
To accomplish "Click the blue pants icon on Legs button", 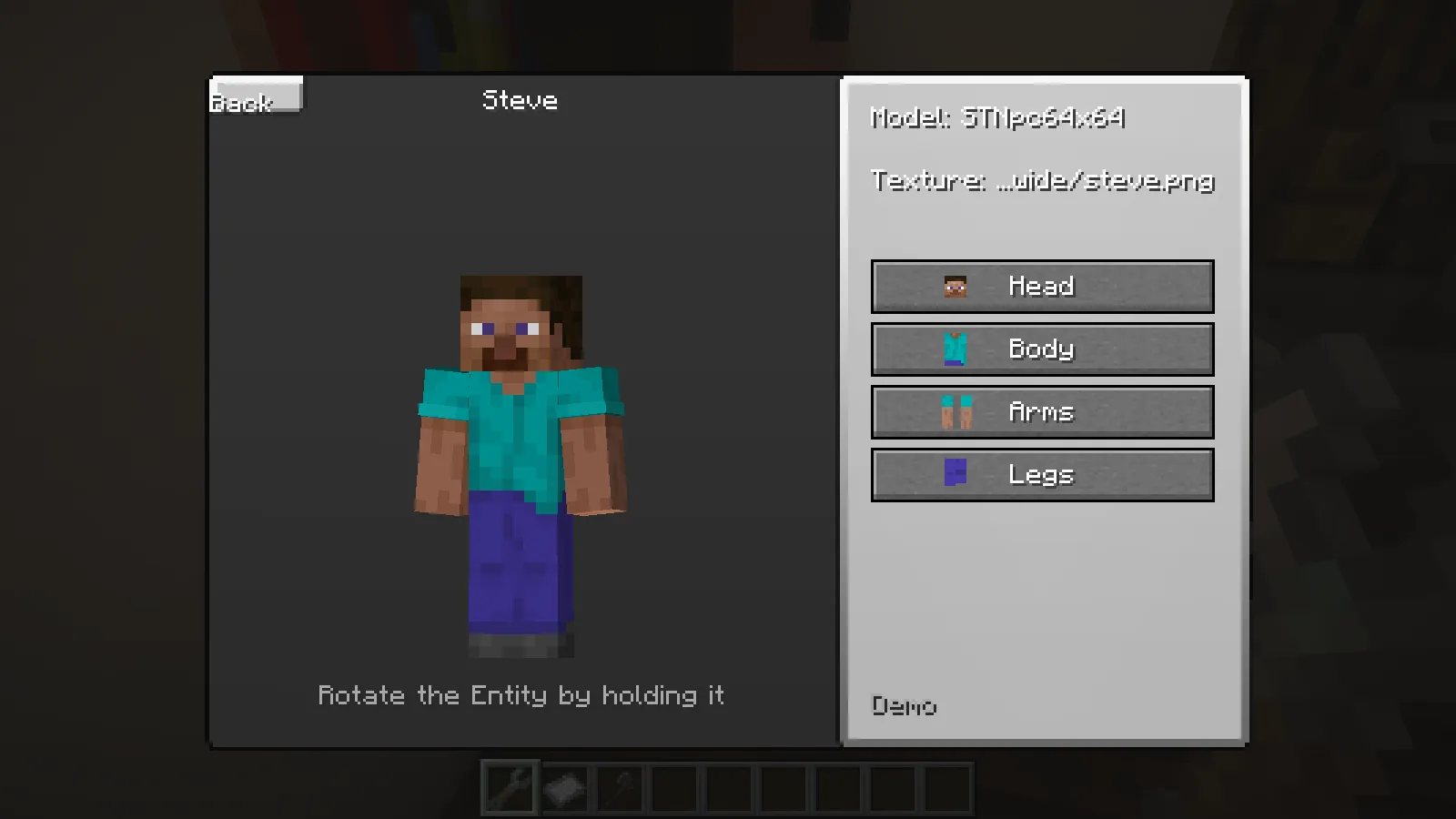I will click(x=954, y=473).
